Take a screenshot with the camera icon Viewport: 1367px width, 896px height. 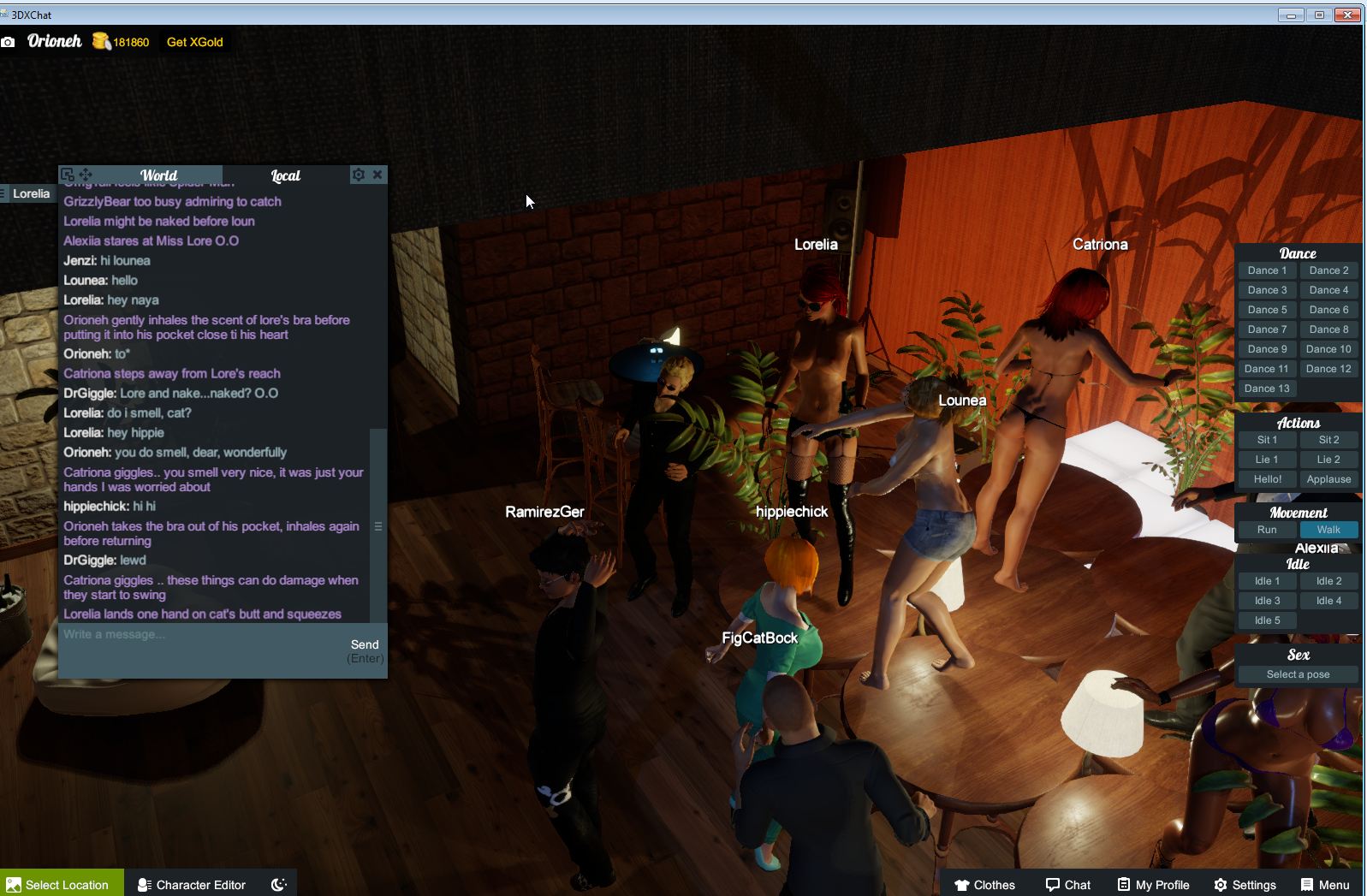(9, 41)
